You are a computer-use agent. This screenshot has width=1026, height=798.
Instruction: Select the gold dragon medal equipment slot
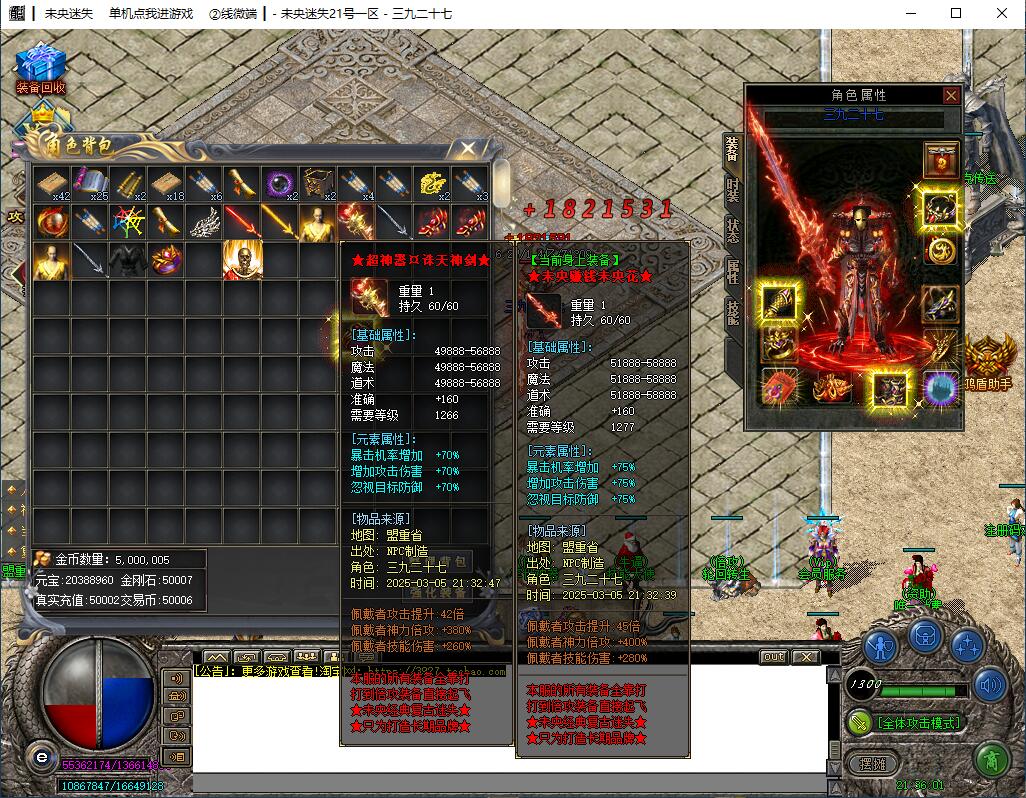[940, 249]
